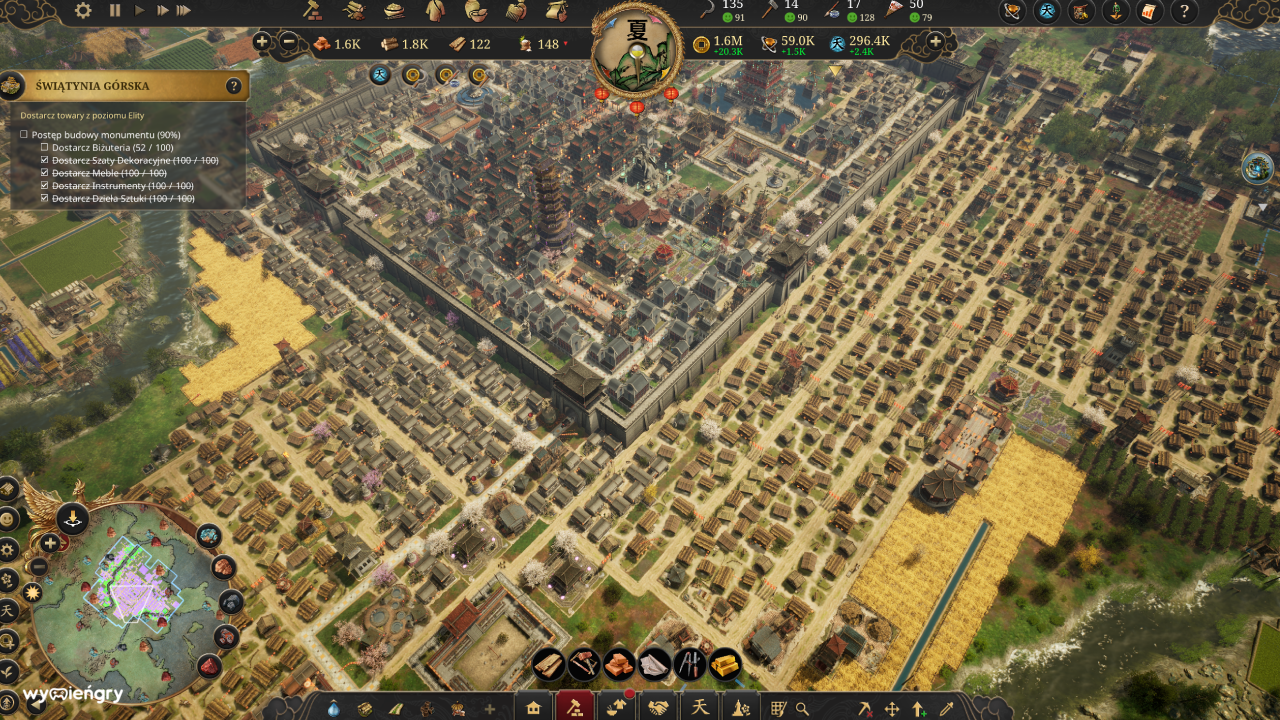Open the help menu via question mark icon

click(x=1186, y=13)
